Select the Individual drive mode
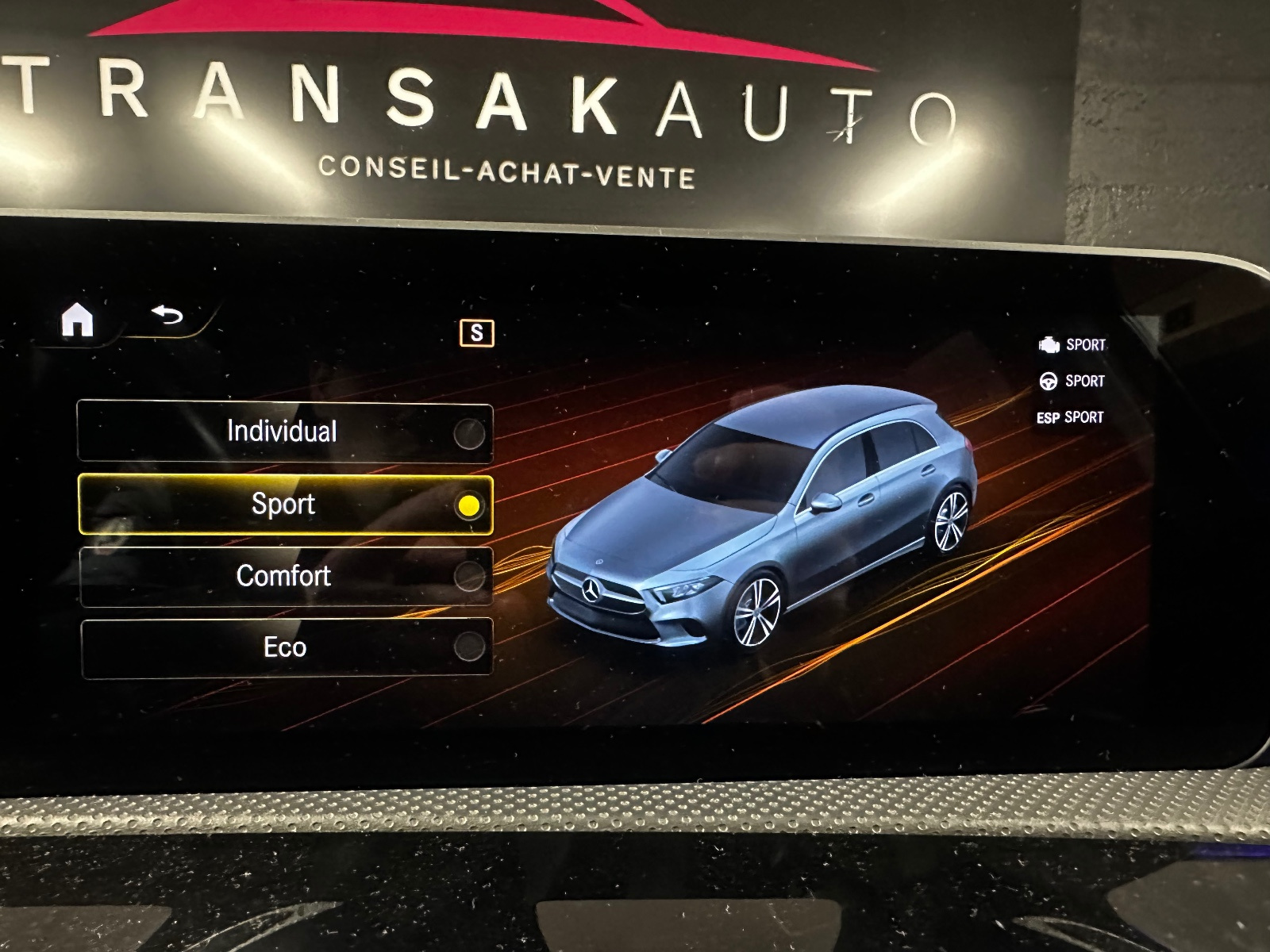This screenshot has width=1270, height=952. pyautogui.click(x=284, y=432)
